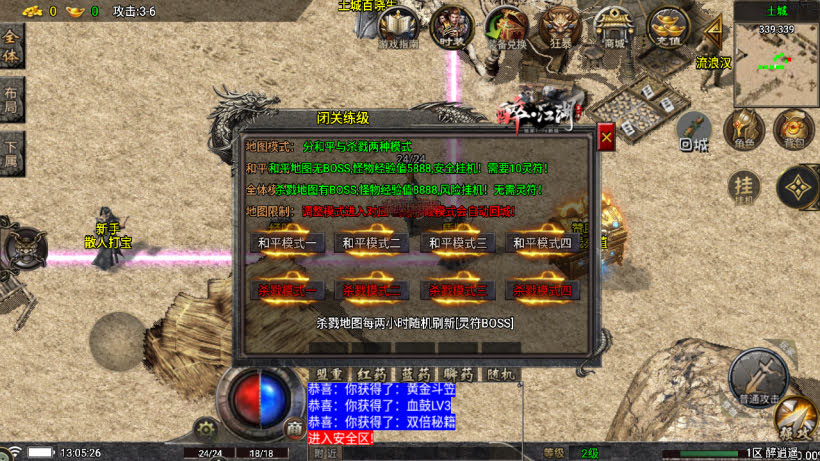Switch to the 全体 side tab
Viewport: 820px width, 461px height.
coord(11,47)
